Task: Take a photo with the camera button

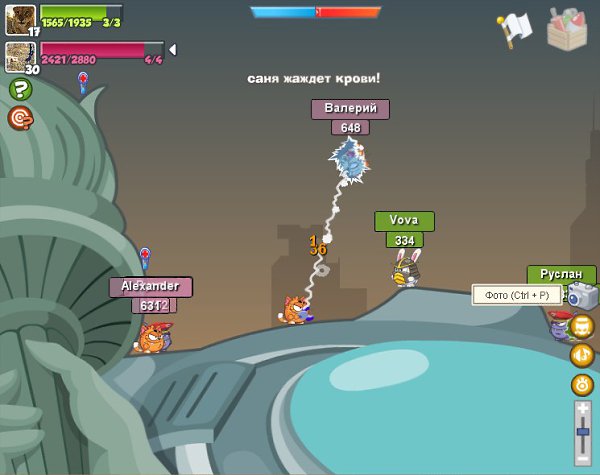Action: 582,294
